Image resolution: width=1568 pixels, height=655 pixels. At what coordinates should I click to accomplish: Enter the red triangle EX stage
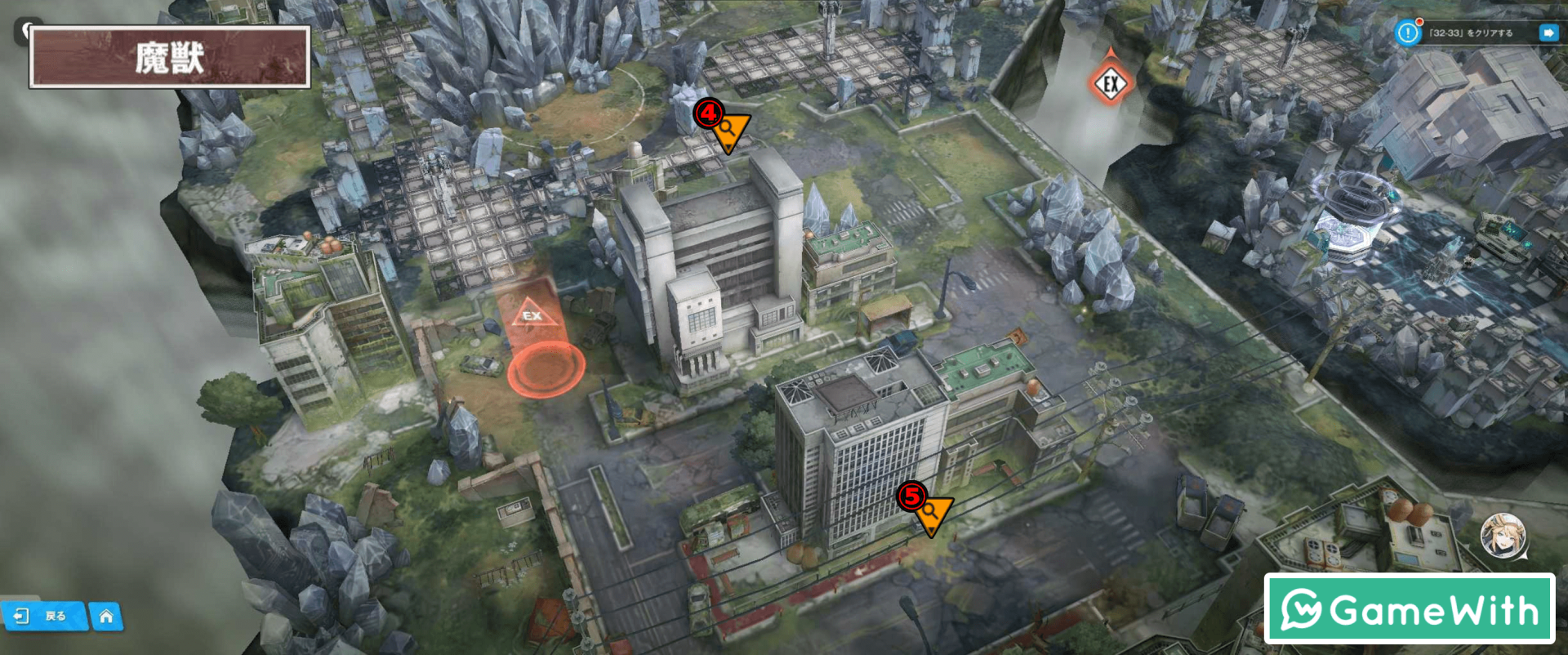coord(532,315)
